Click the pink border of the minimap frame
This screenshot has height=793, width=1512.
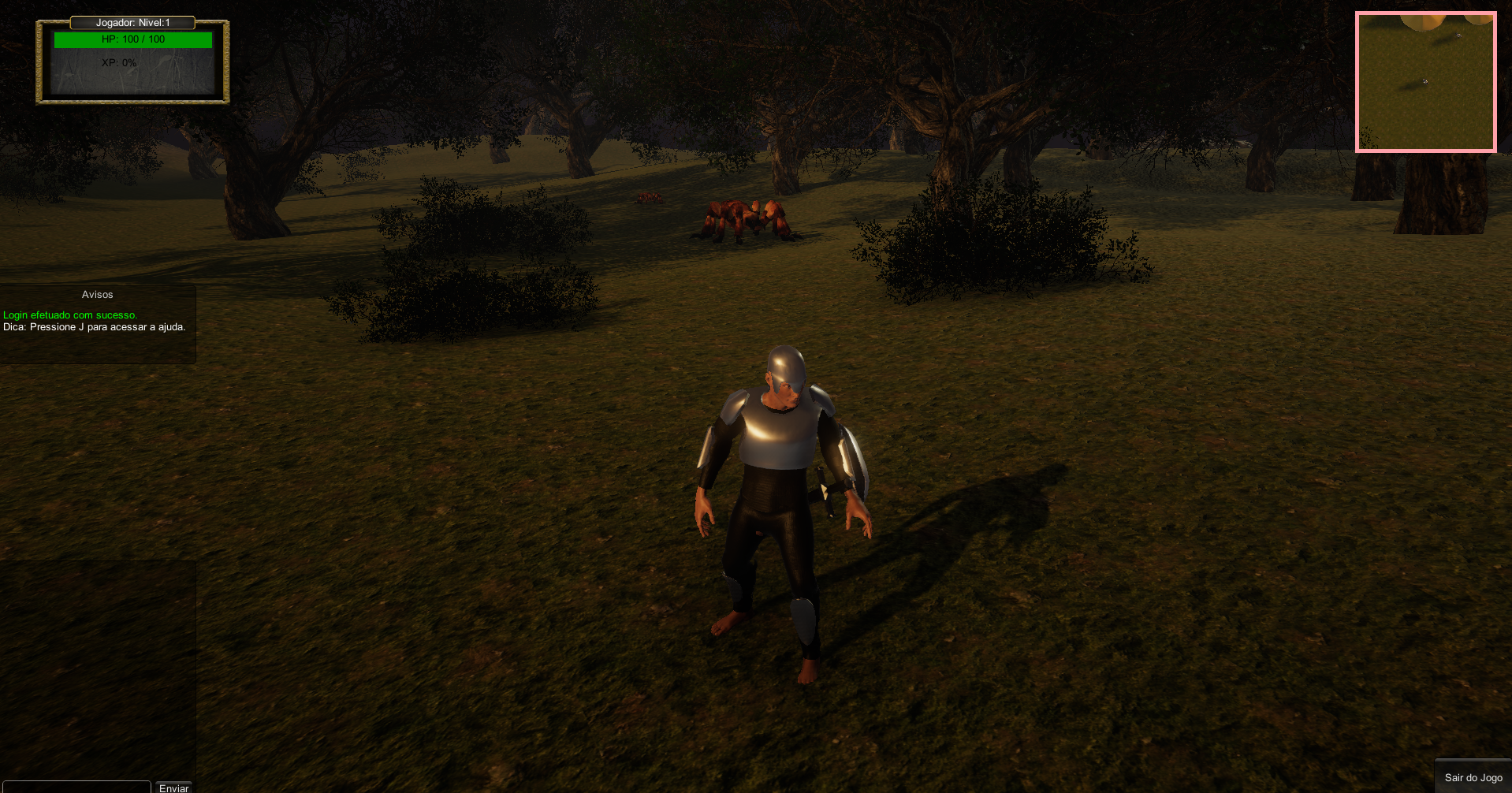1425,13
